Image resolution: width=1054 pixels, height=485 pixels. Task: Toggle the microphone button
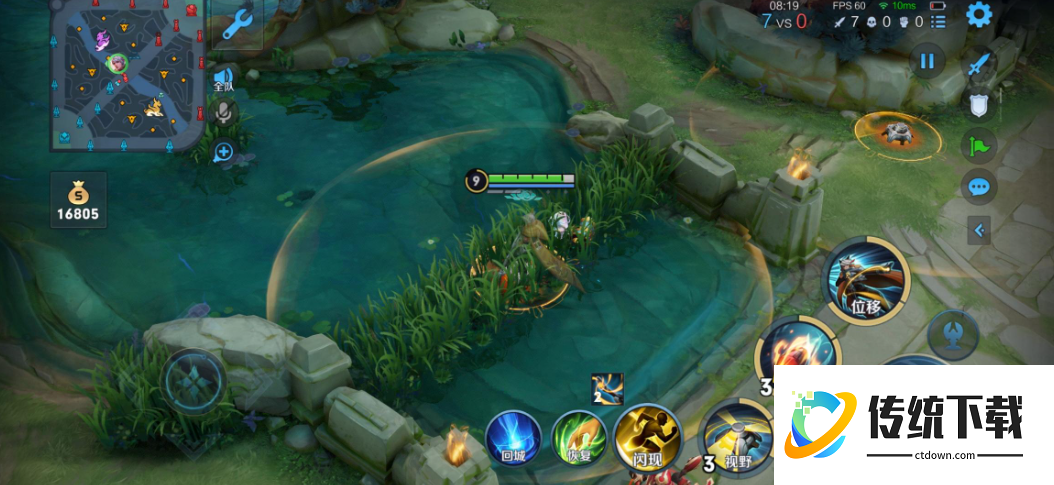pyautogui.click(x=224, y=113)
